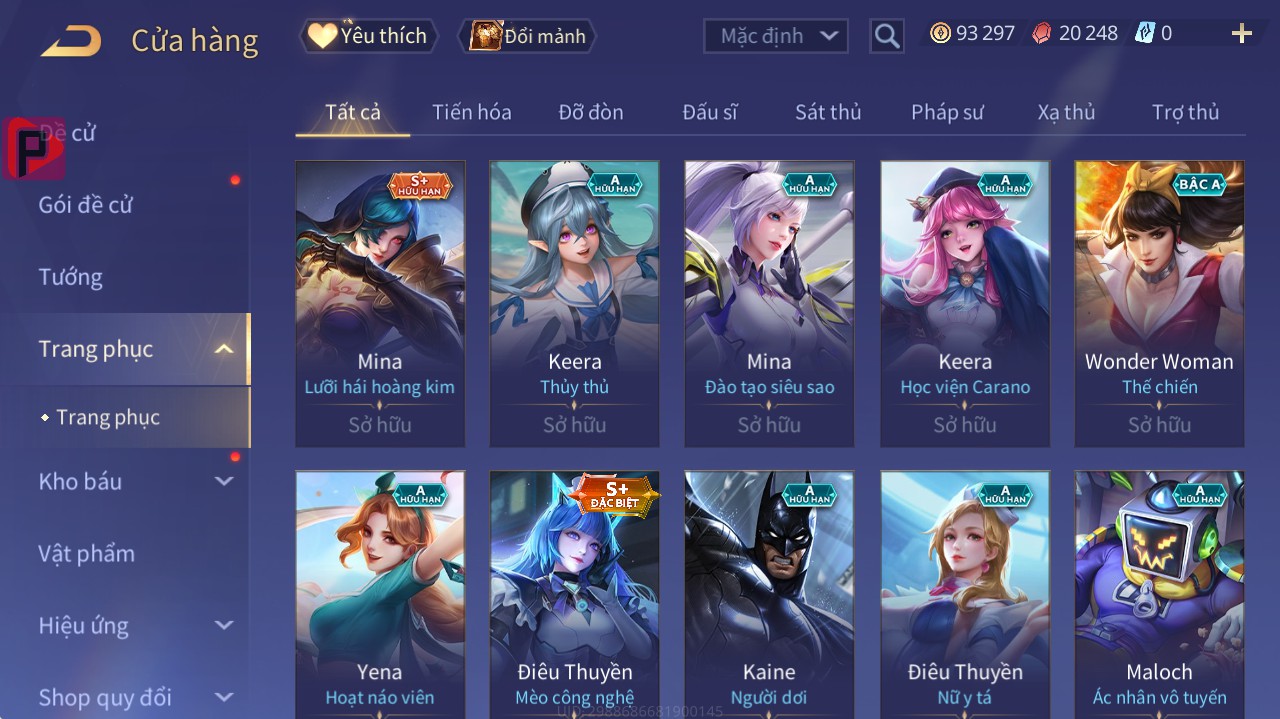Open the Tướng shop section
Viewport: 1280px width, 719px height.
tap(71, 277)
